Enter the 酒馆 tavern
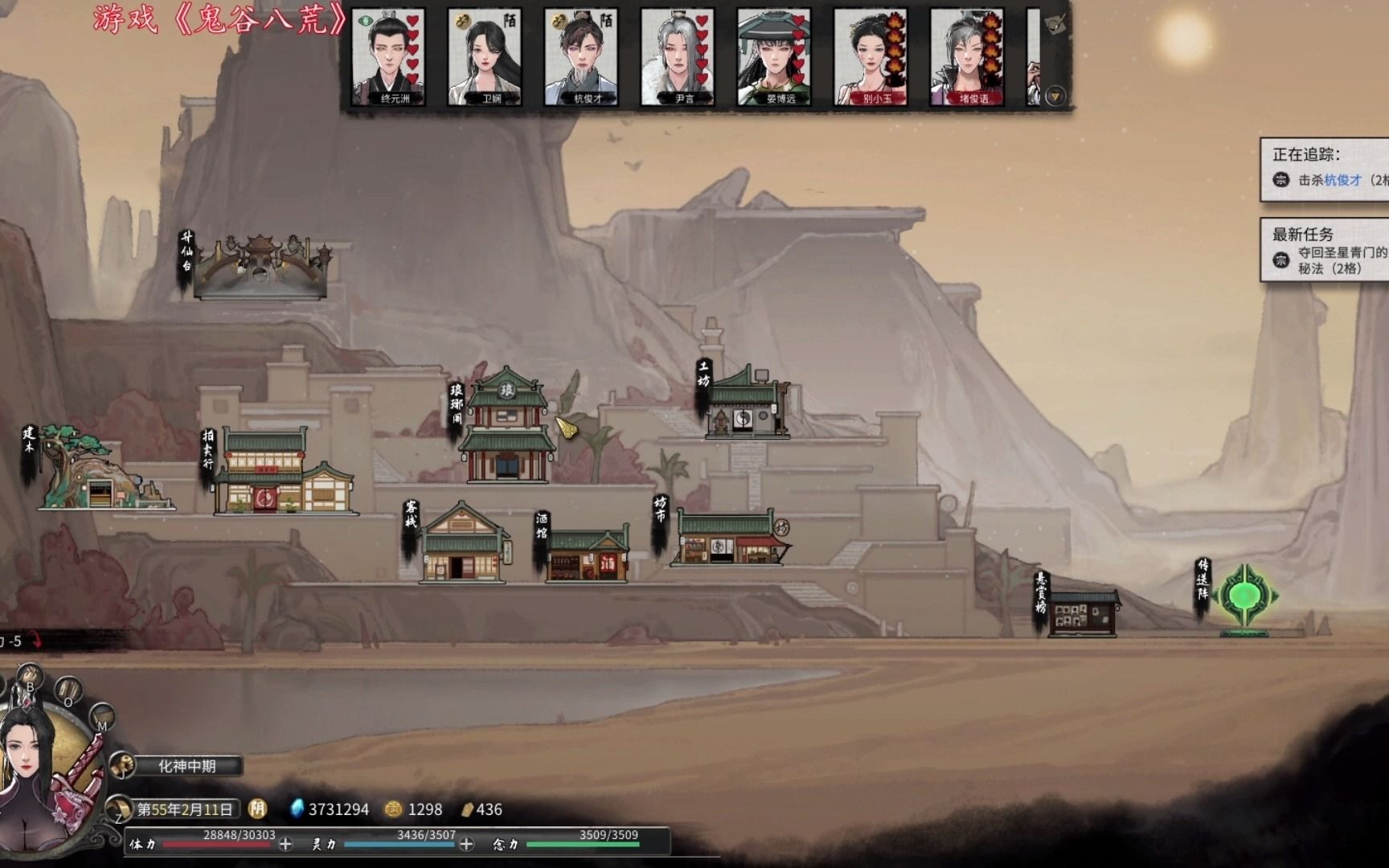Viewport: 1389px width, 868px height. coord(587,555)
